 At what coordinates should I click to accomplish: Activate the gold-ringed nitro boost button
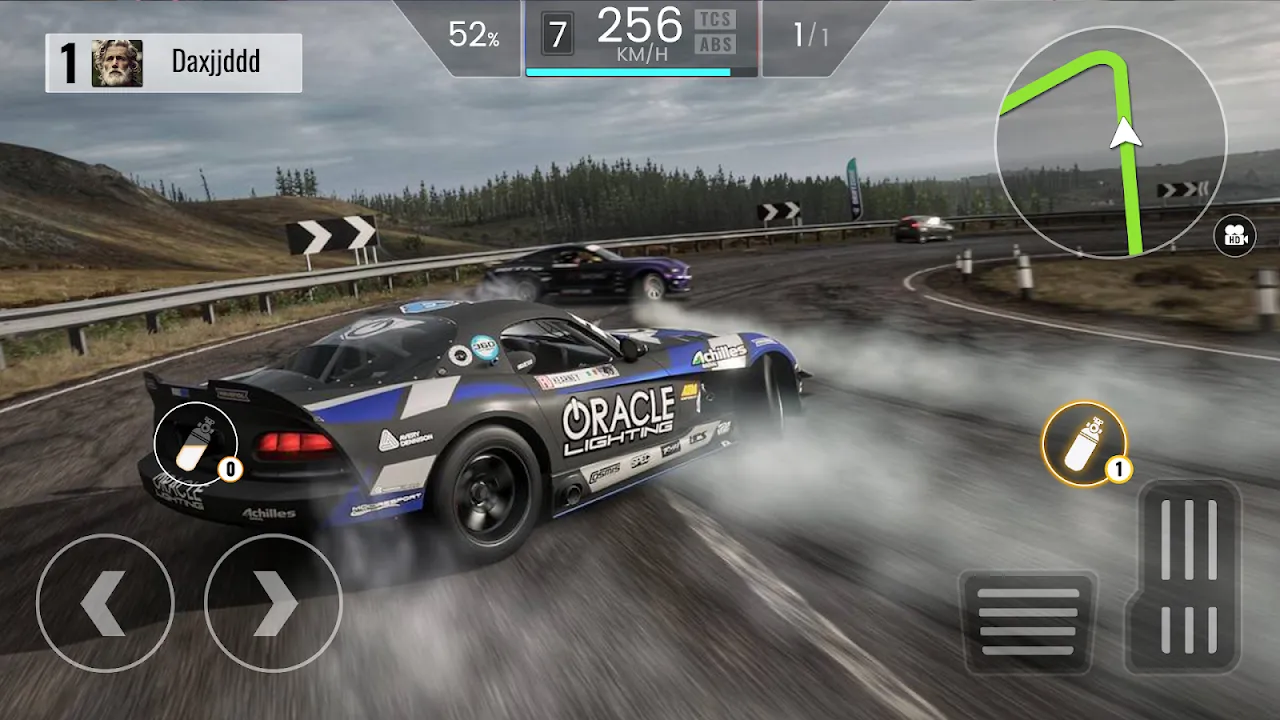point(1084,444)
